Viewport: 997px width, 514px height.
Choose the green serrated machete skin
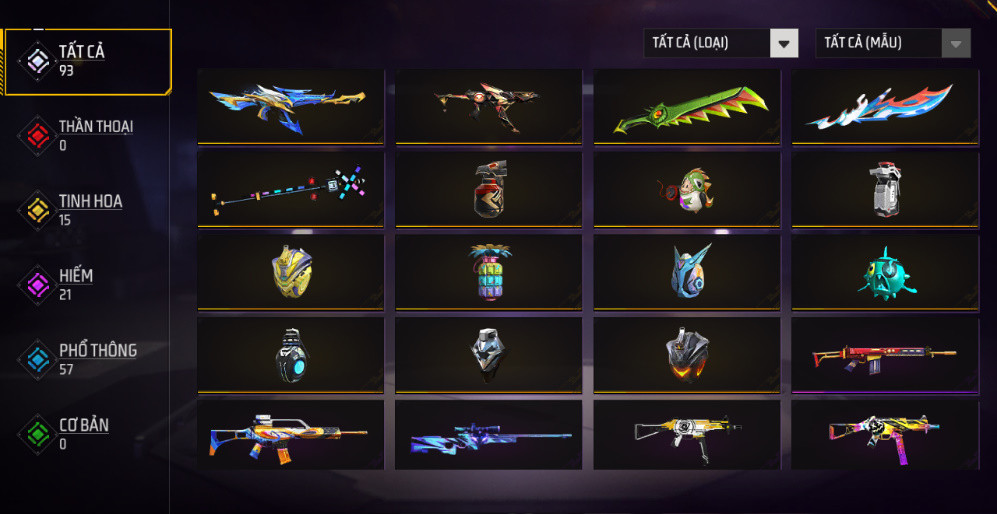688,105
